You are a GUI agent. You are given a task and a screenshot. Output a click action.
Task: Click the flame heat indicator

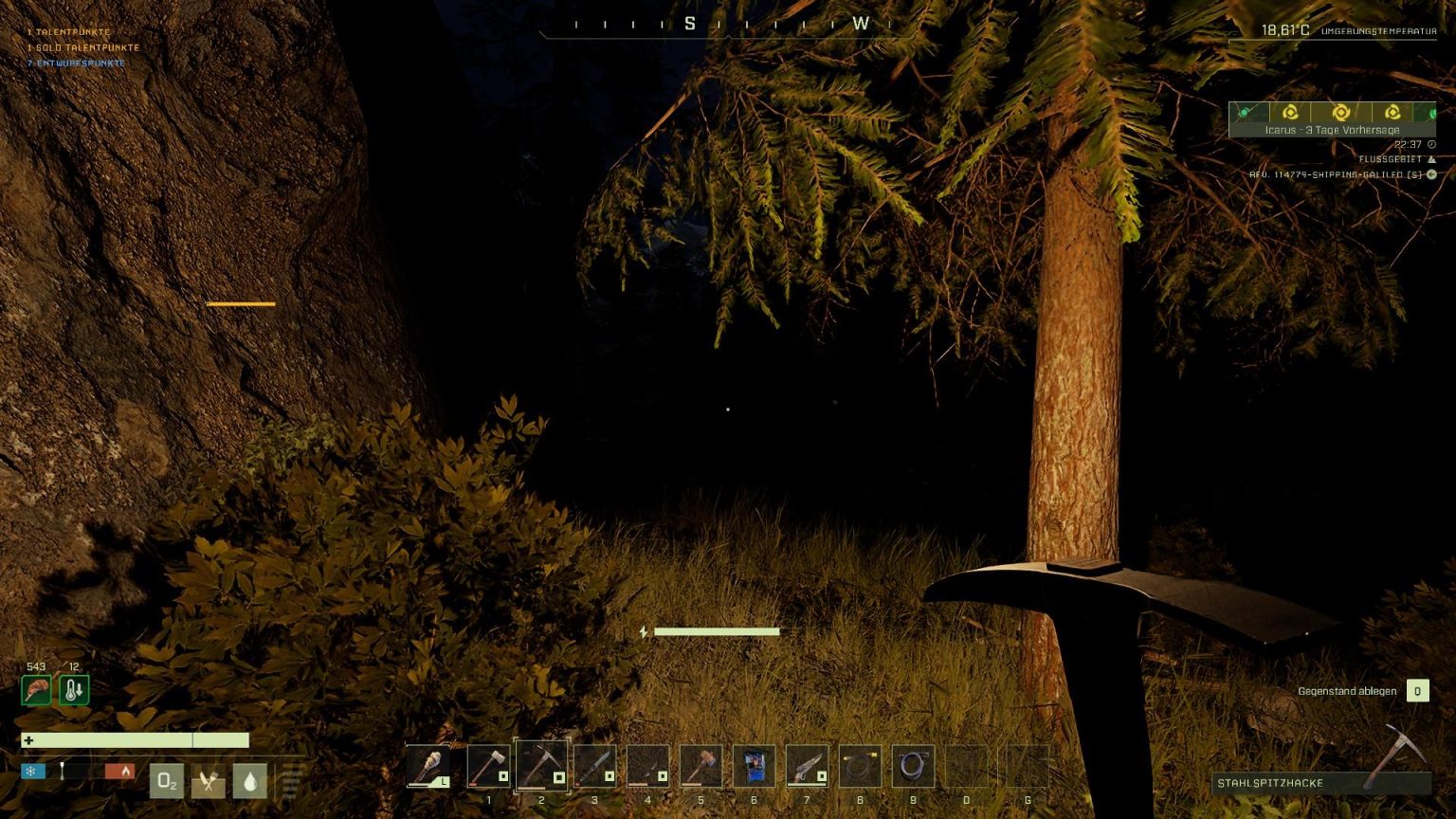(126, 772)
